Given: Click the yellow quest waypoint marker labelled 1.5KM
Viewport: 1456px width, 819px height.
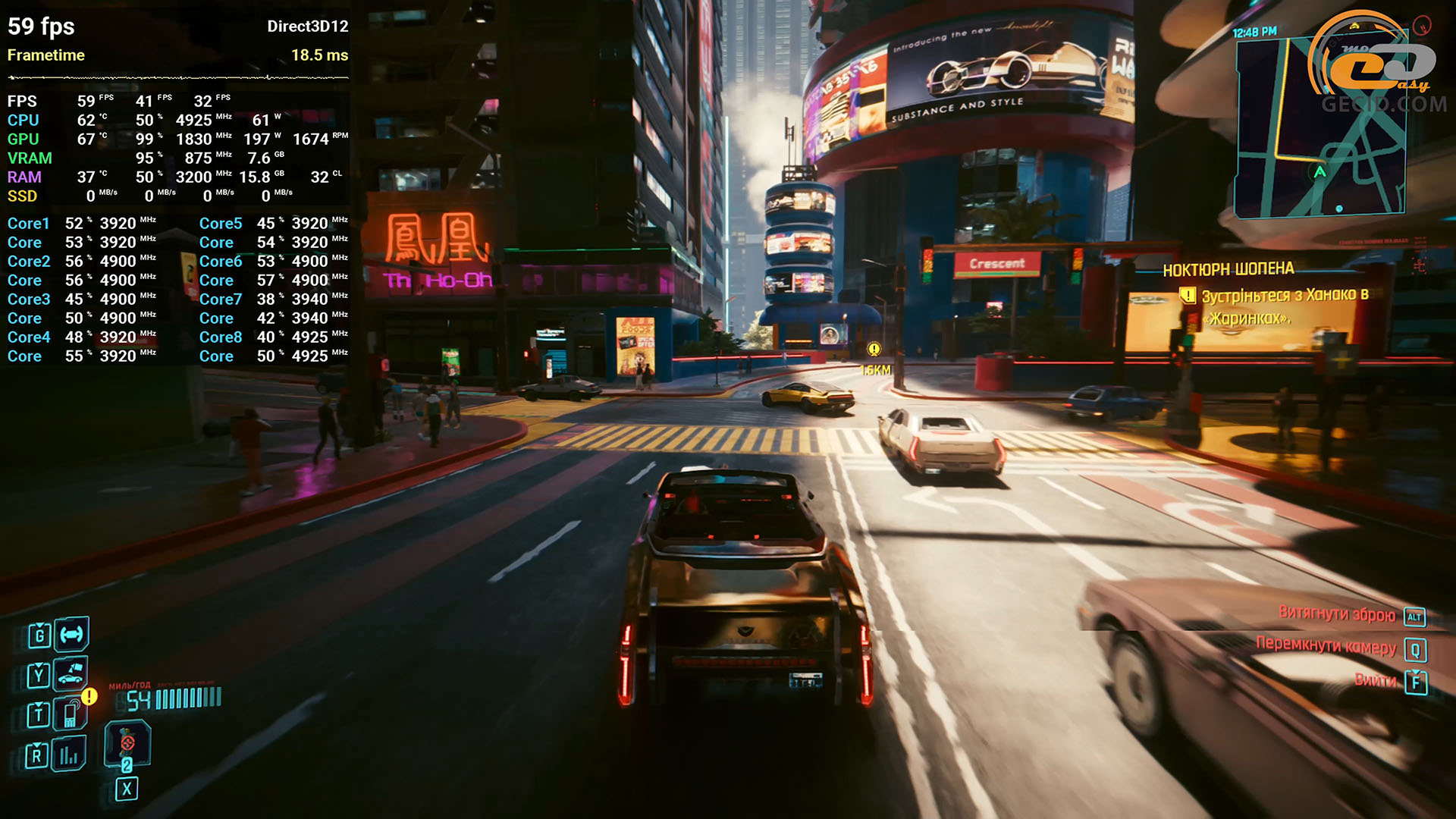Looking at the screenshot, I should coord(874,350).
